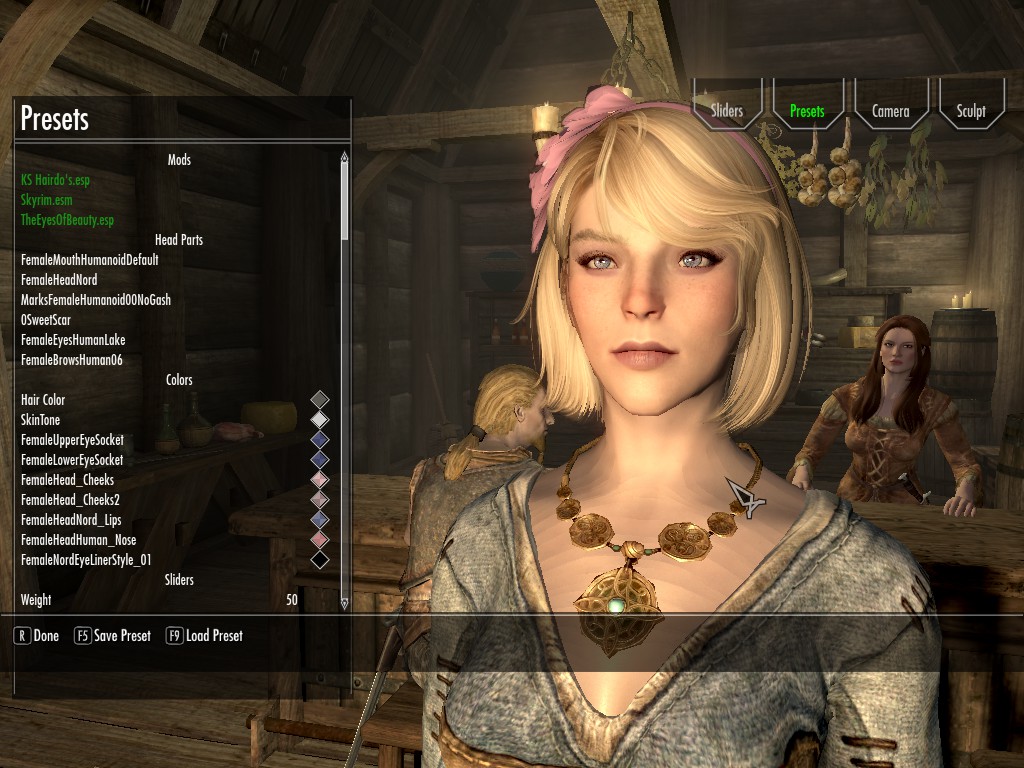Select the Skyrim.esm mod entry
Image resolution: width=1024 pixels, height=768 pixels.
point(47,200)
